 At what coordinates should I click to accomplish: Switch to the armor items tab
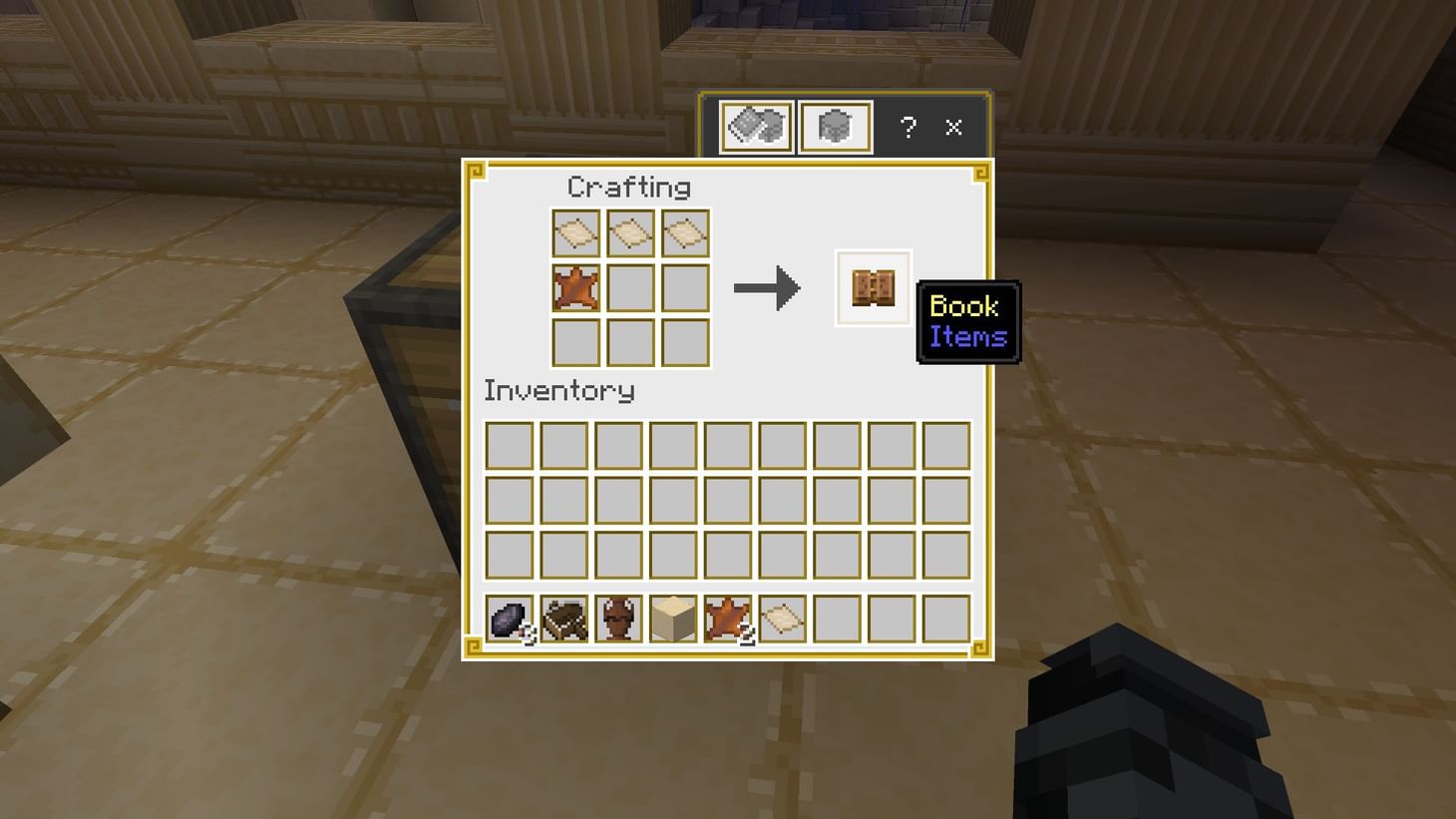pyautogui.click(x=834, y=126)
